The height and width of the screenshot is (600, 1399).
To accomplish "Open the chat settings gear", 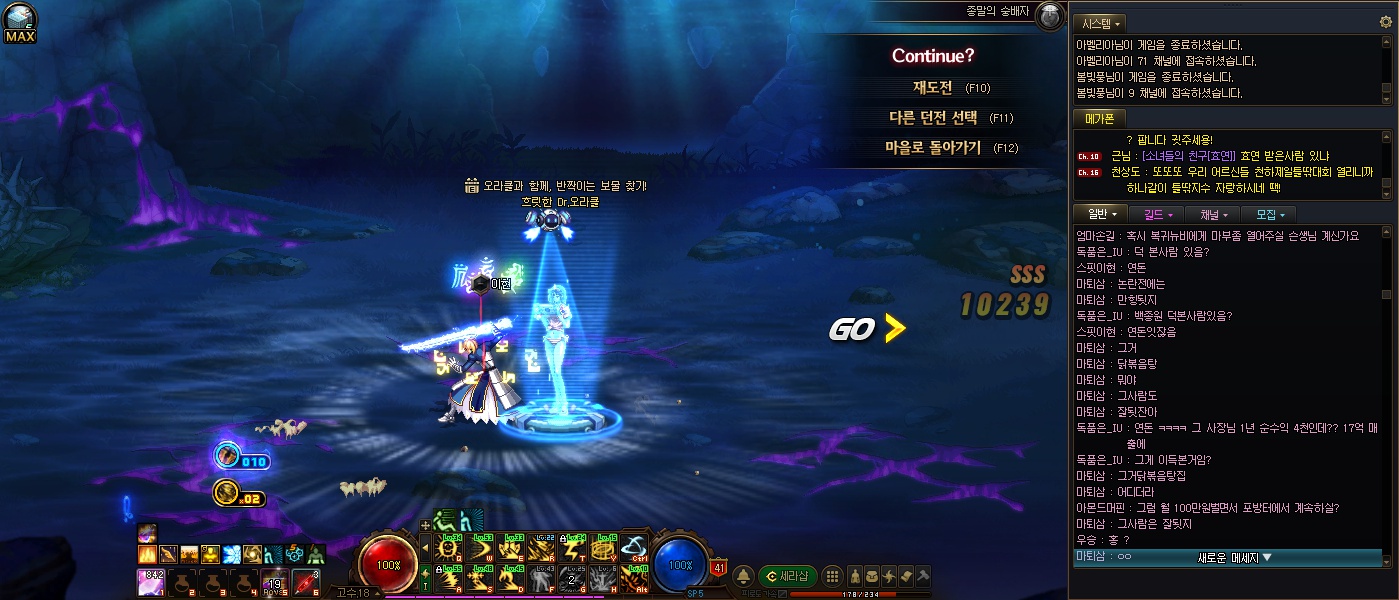I will (x=1386, y=22).
